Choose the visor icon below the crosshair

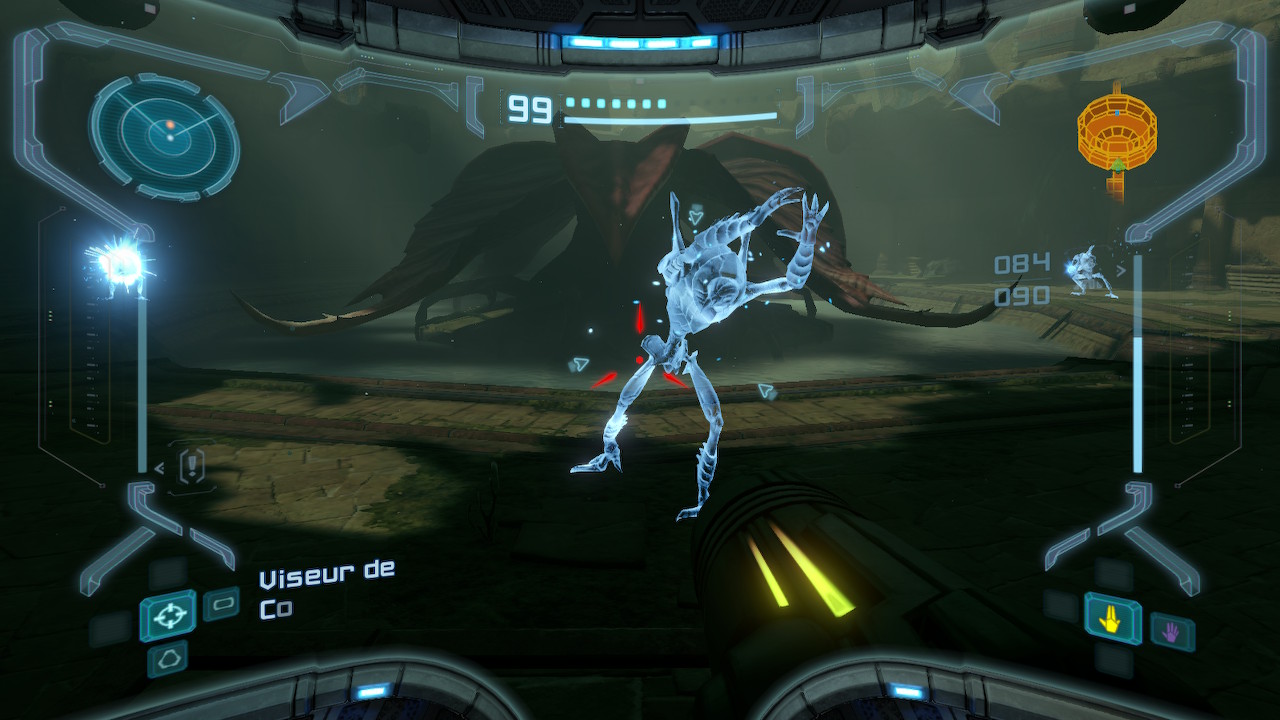[166, 658]
